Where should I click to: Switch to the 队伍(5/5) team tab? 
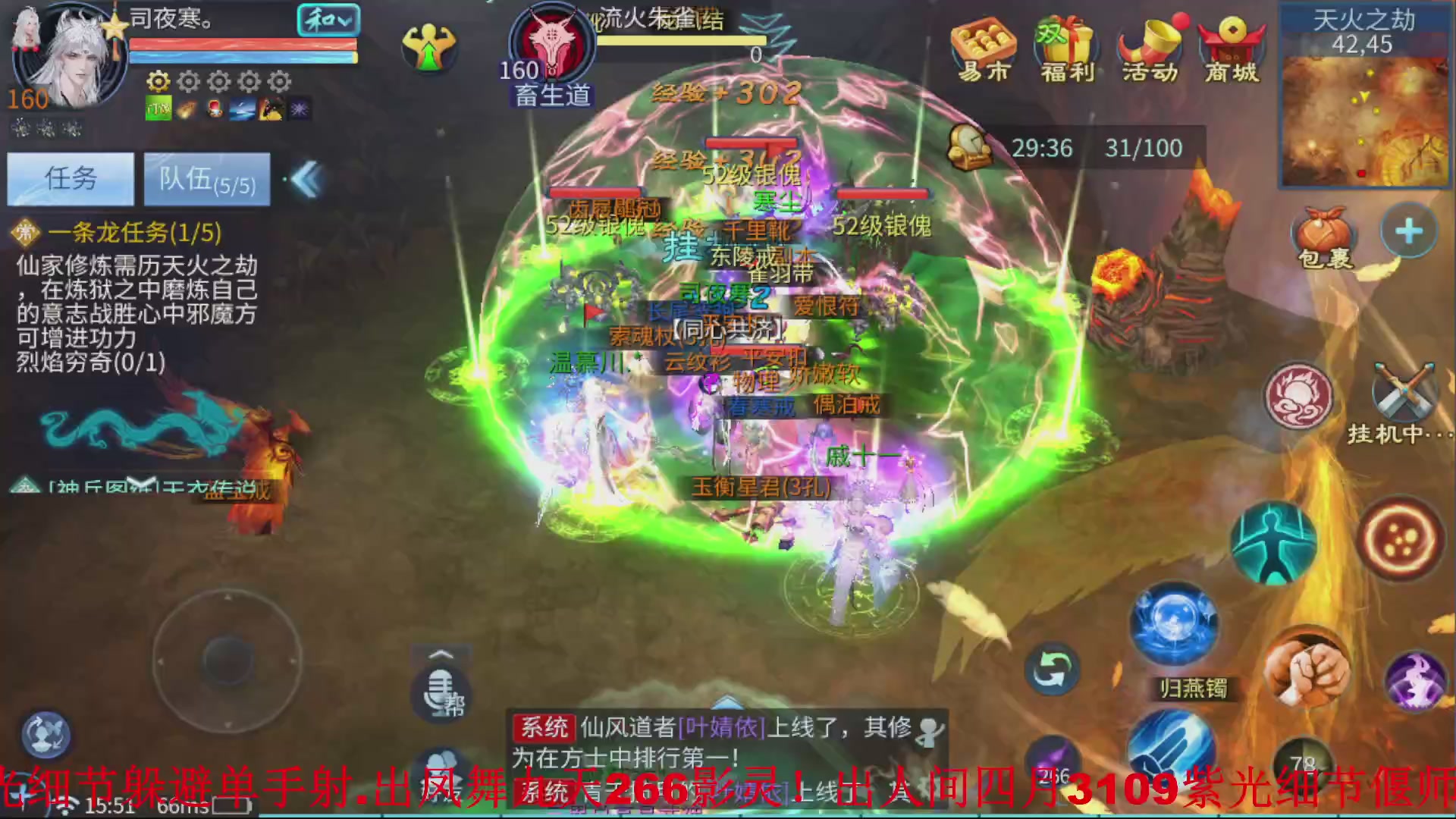click(x=206, y=180)
